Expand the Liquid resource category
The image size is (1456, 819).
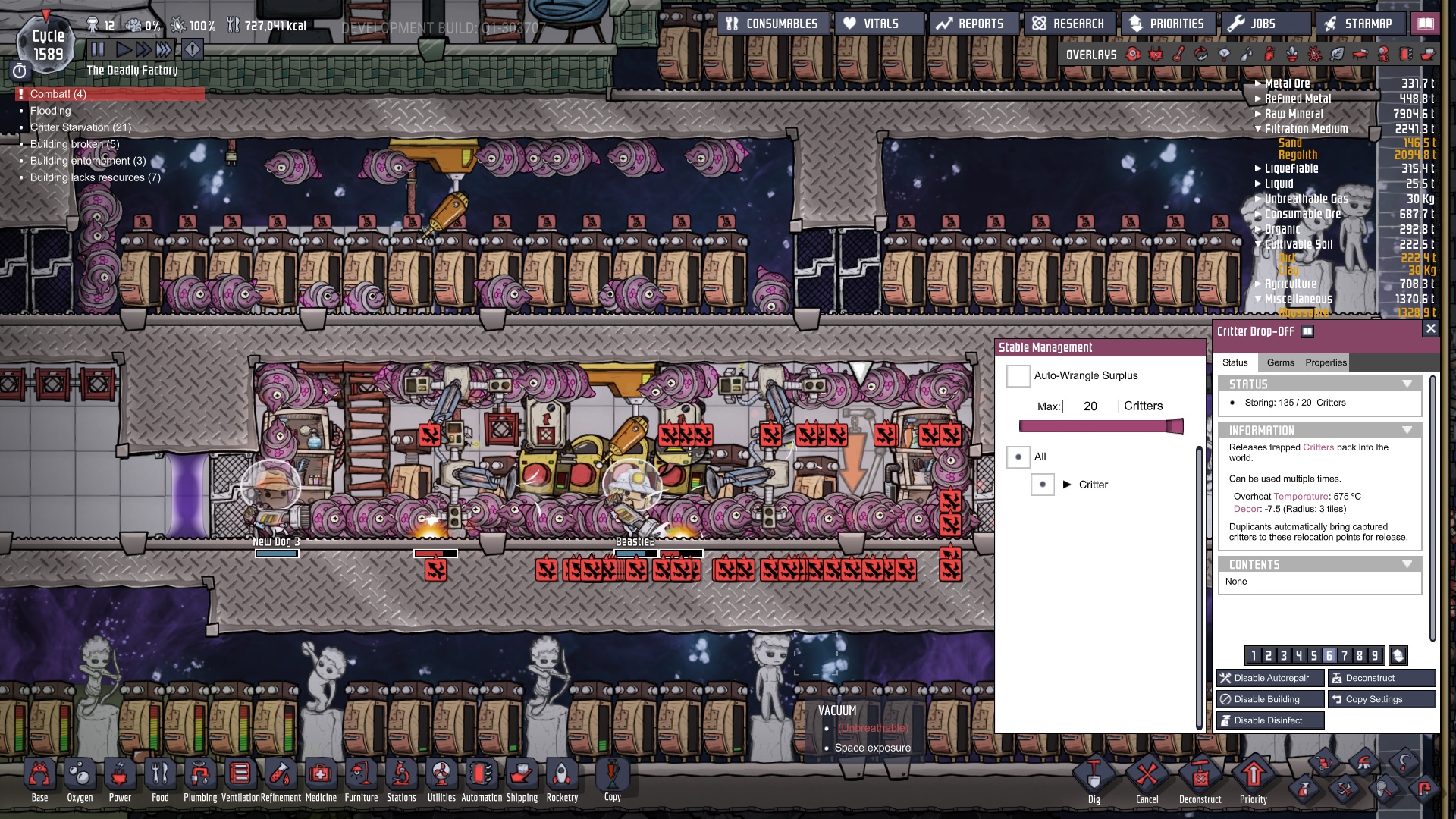(x=1259, y=184)
